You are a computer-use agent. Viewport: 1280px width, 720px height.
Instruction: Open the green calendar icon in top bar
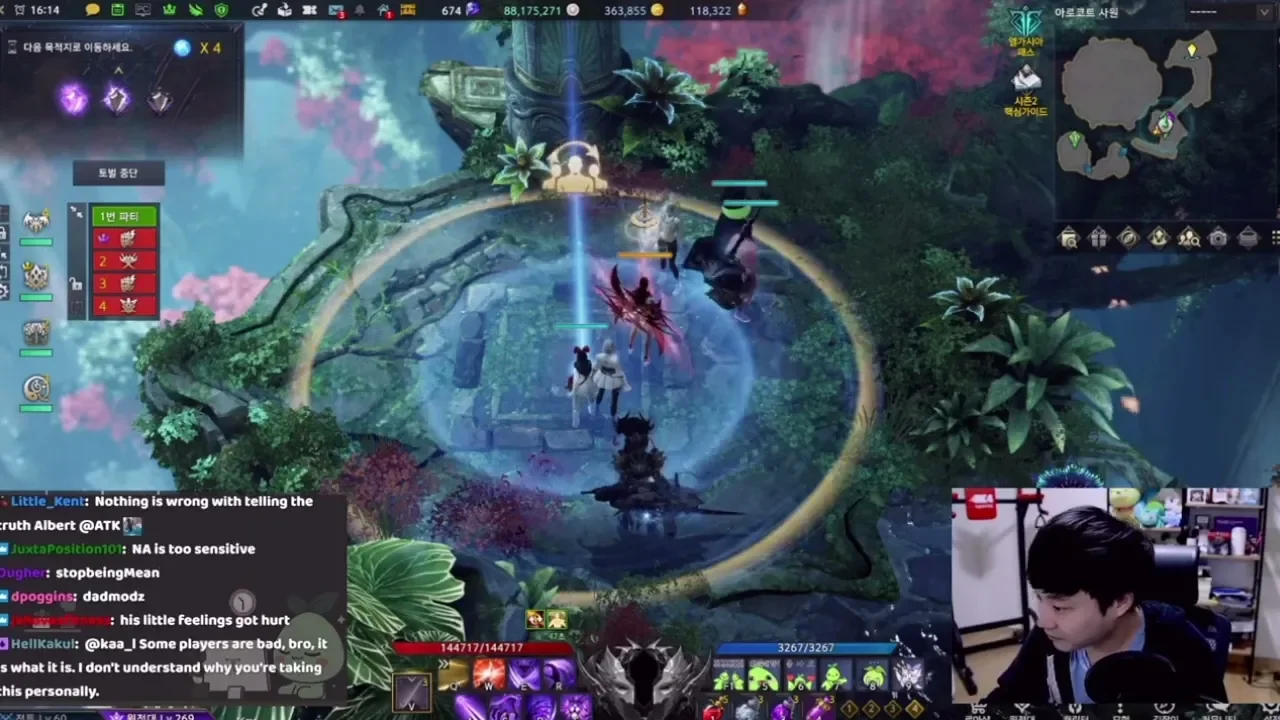click(118, 10)
